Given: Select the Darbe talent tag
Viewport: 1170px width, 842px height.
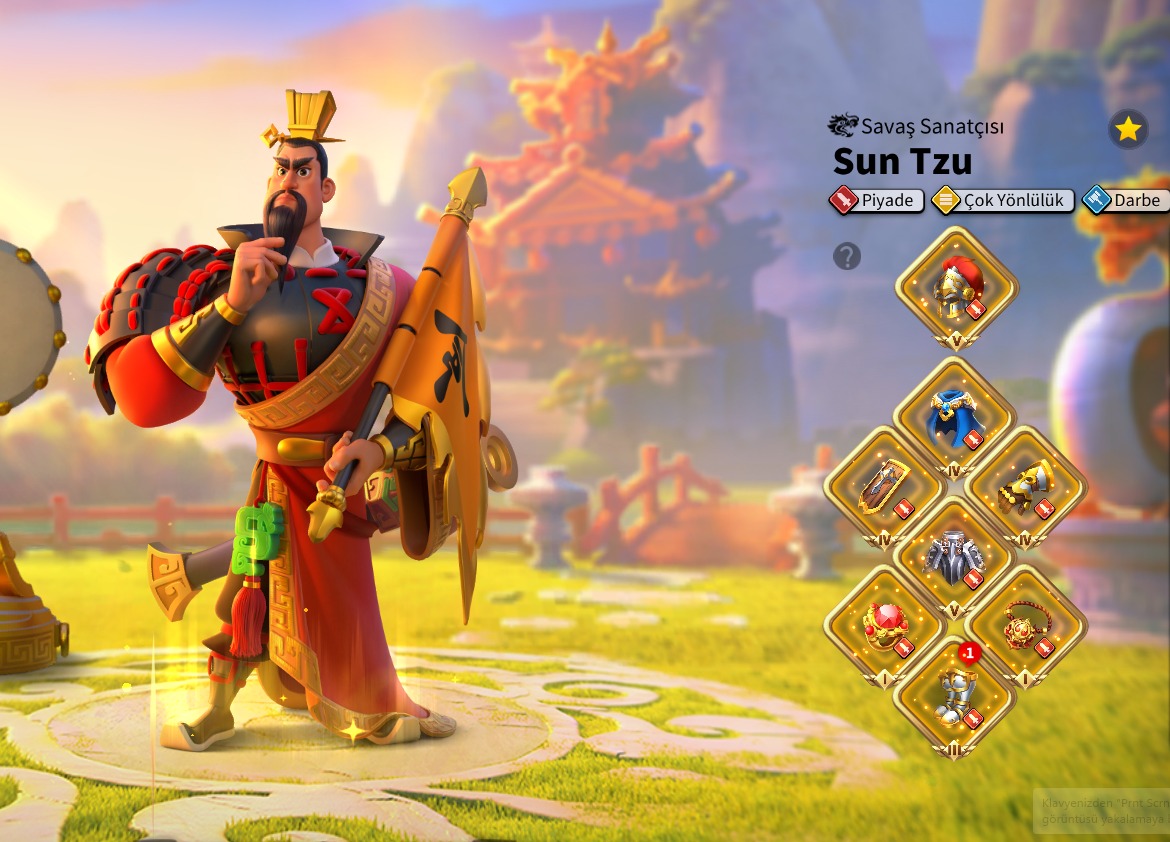Looking at the screenshot, I should click(x=1126, y=200).
